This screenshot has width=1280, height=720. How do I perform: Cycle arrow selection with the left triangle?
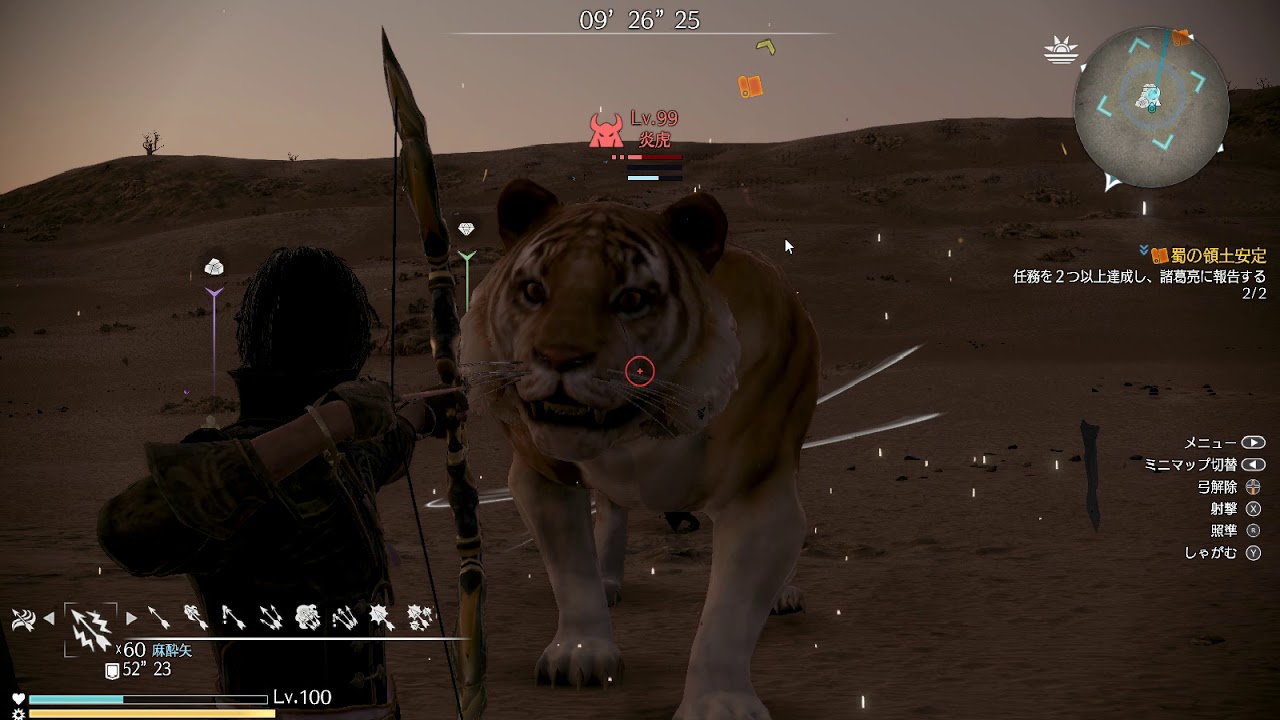[x=48, y=619]
